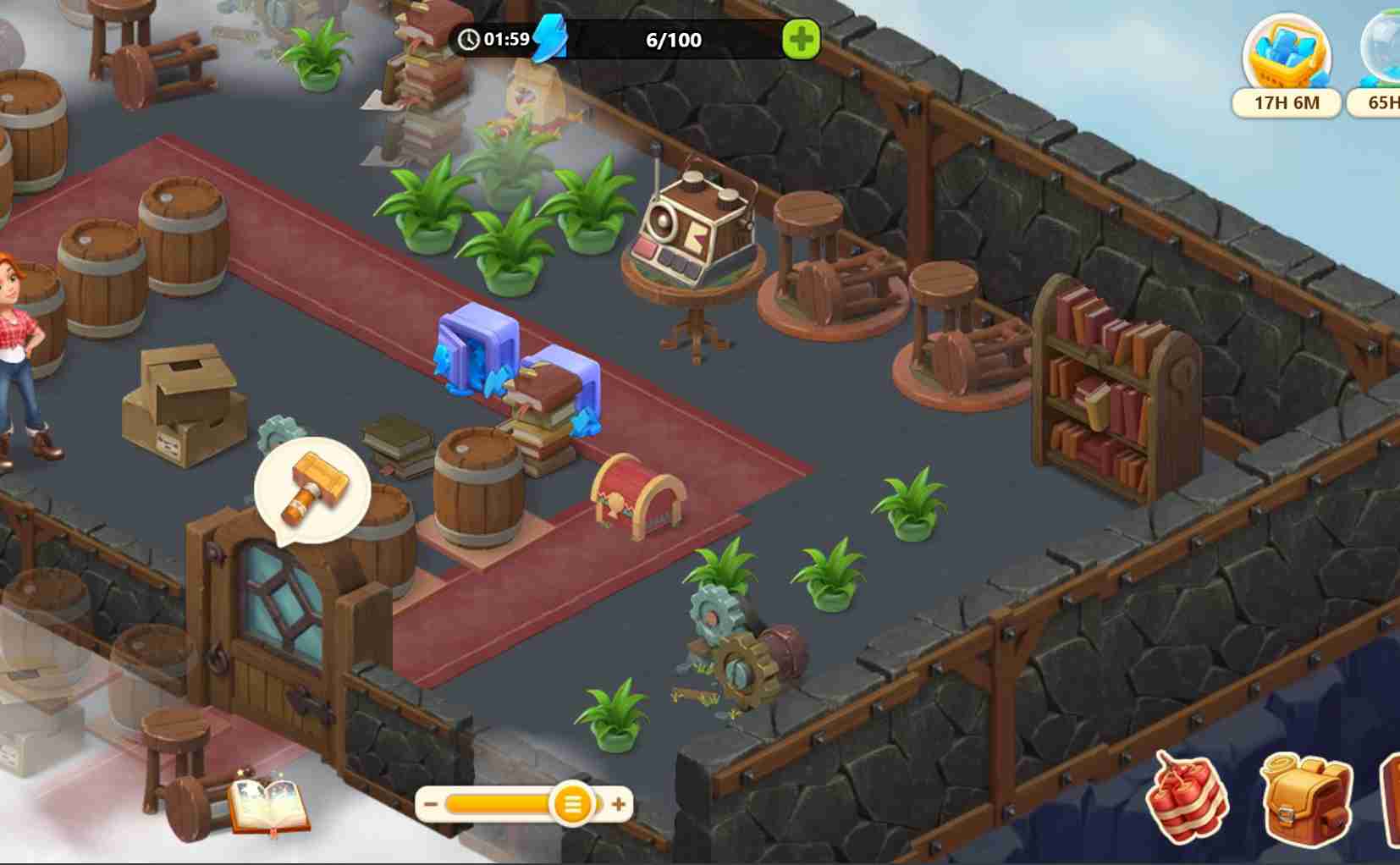This screenshot has height=865, width=1400.
Task: Tap the green plus energy button
Action: click(x=801, y=39)
